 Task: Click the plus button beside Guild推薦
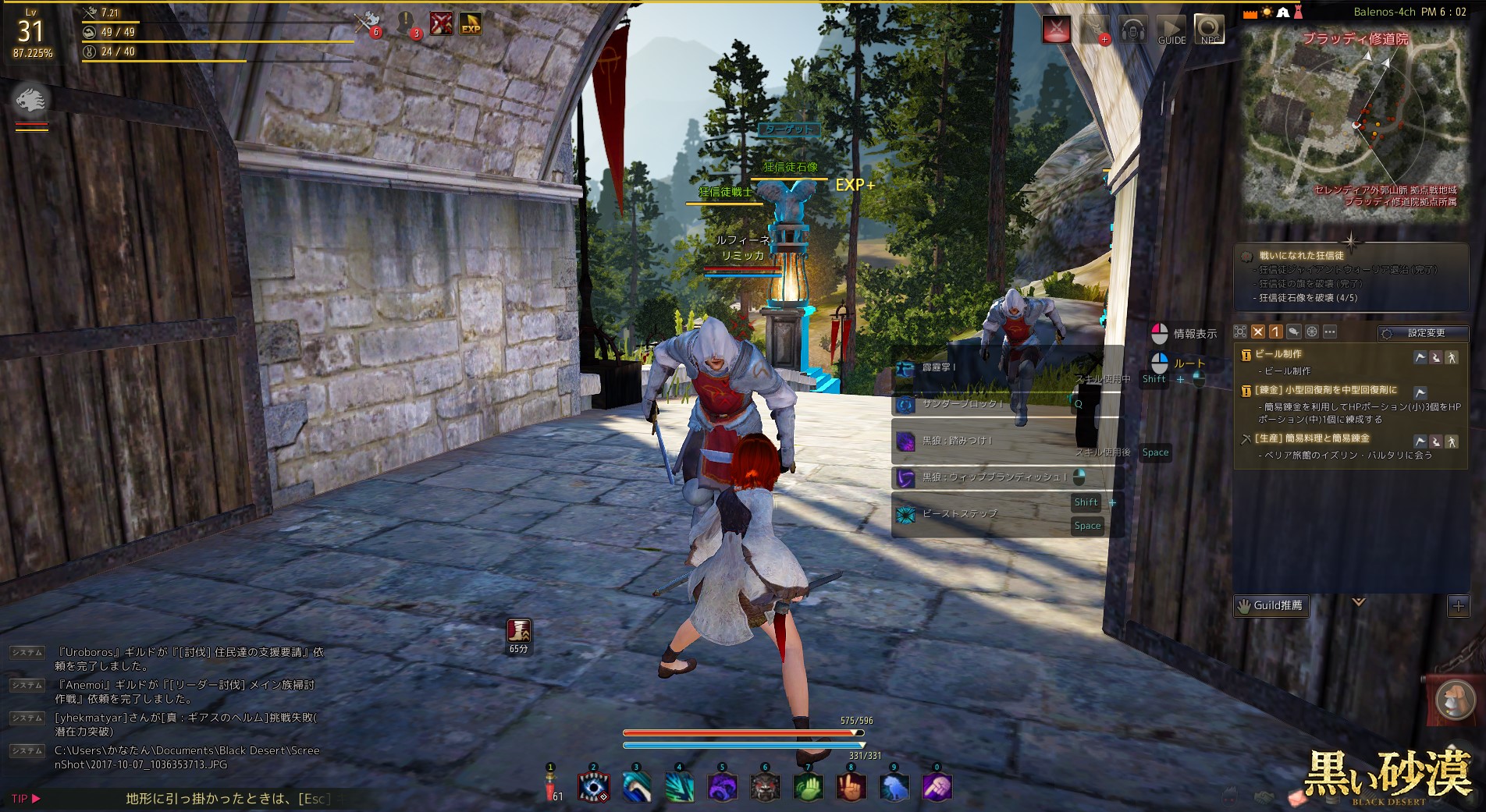point(1458,605)
